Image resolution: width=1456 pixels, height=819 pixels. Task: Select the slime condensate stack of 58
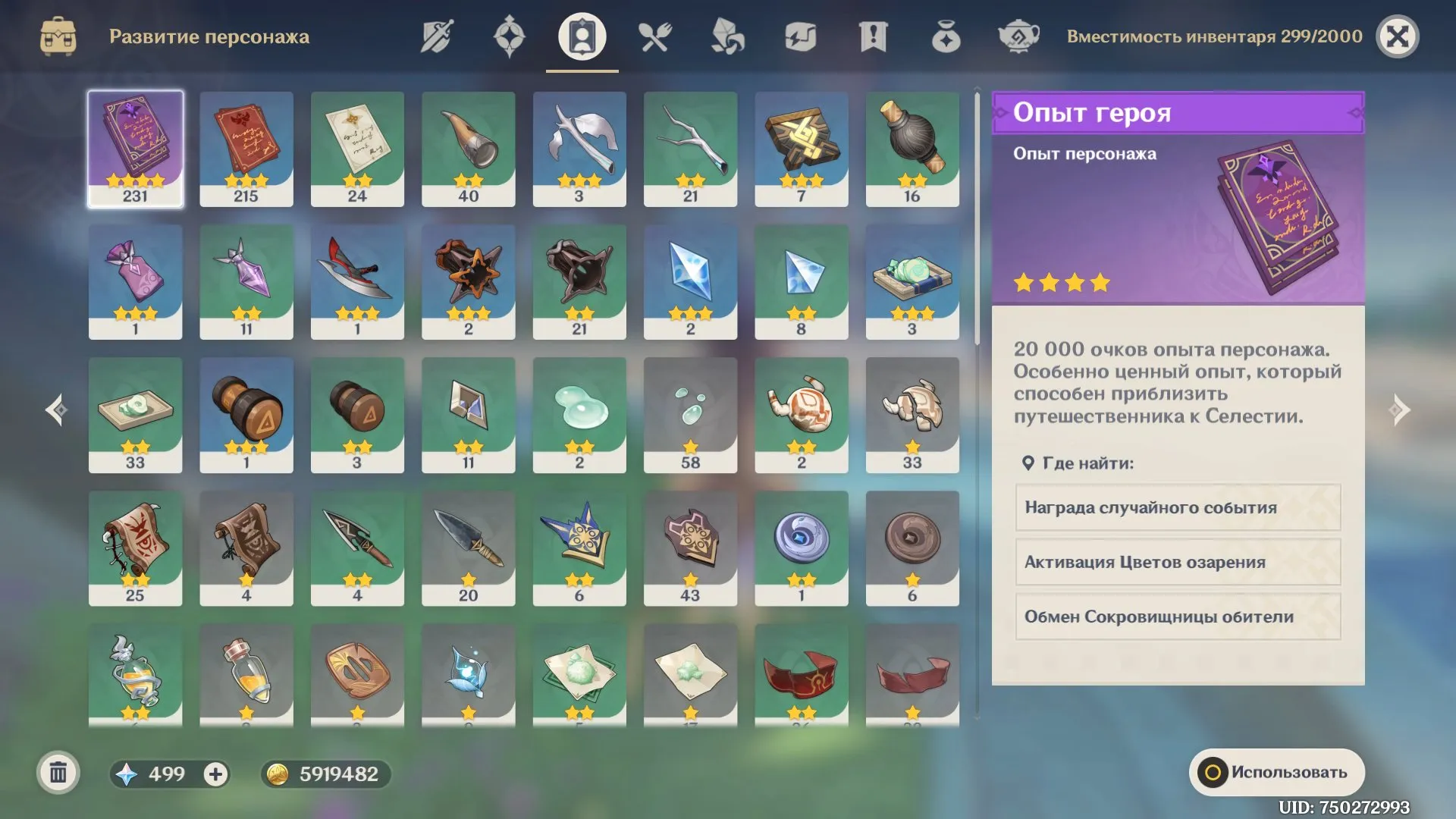point(690,415)
